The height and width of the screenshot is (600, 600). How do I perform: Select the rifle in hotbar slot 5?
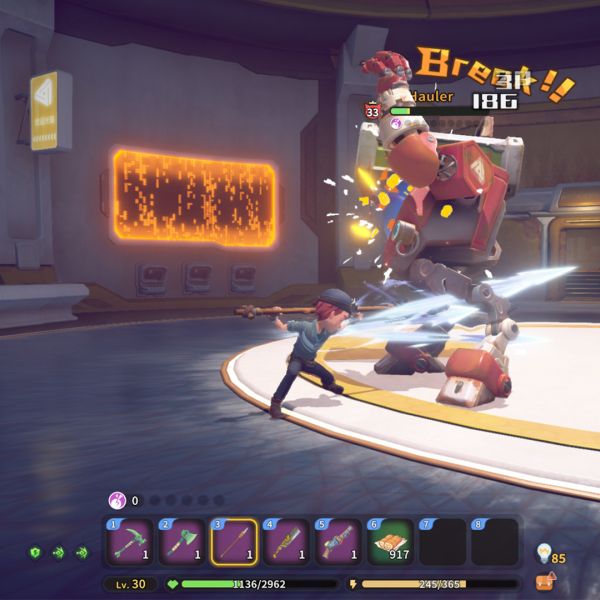[338, 542]
